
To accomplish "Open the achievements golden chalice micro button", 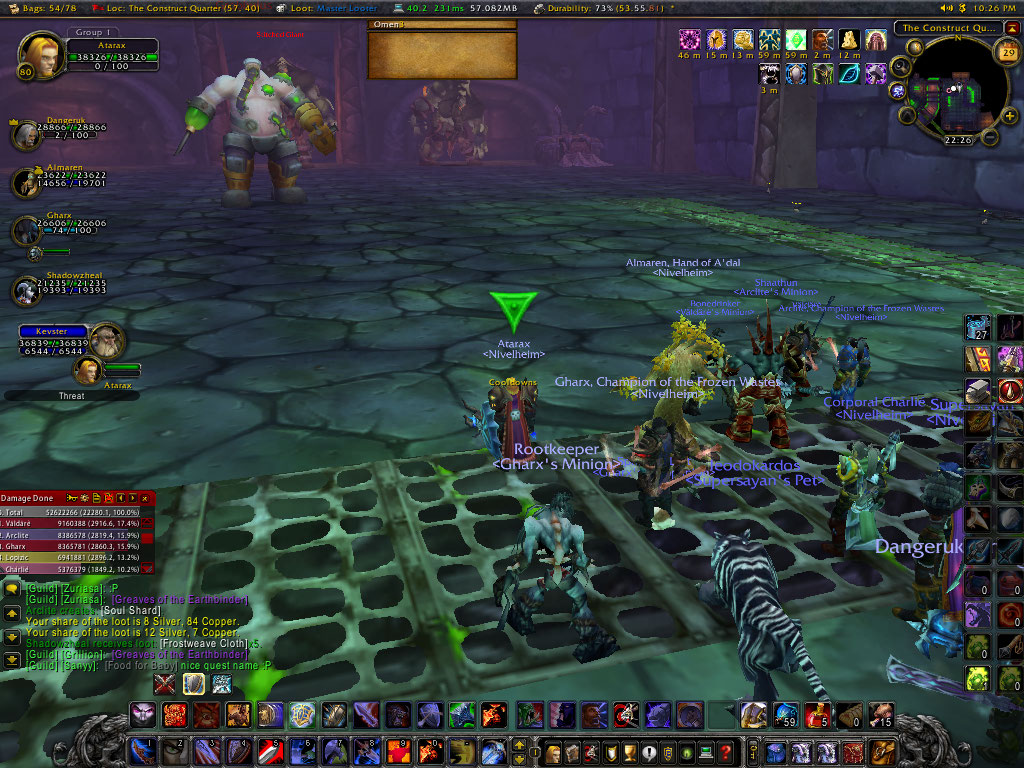I will click(630, 752).
